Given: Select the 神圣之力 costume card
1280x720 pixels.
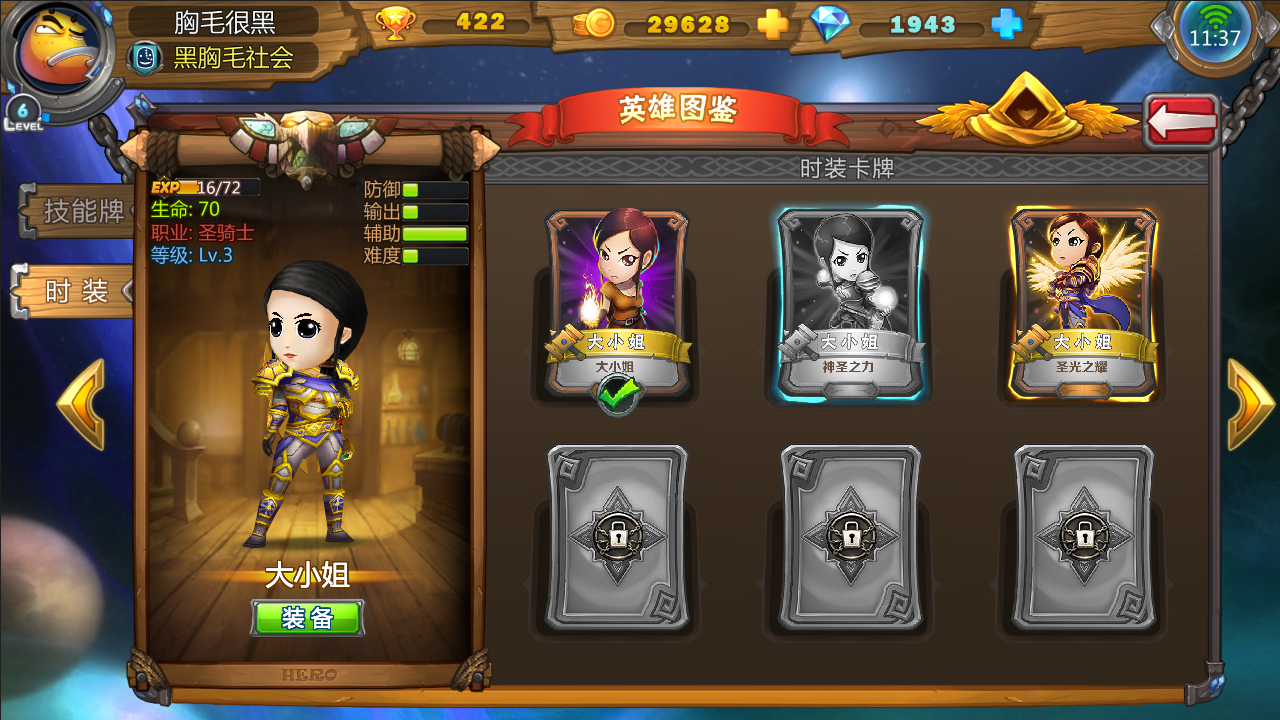Looking at the screenshot, I should (849, 295).
